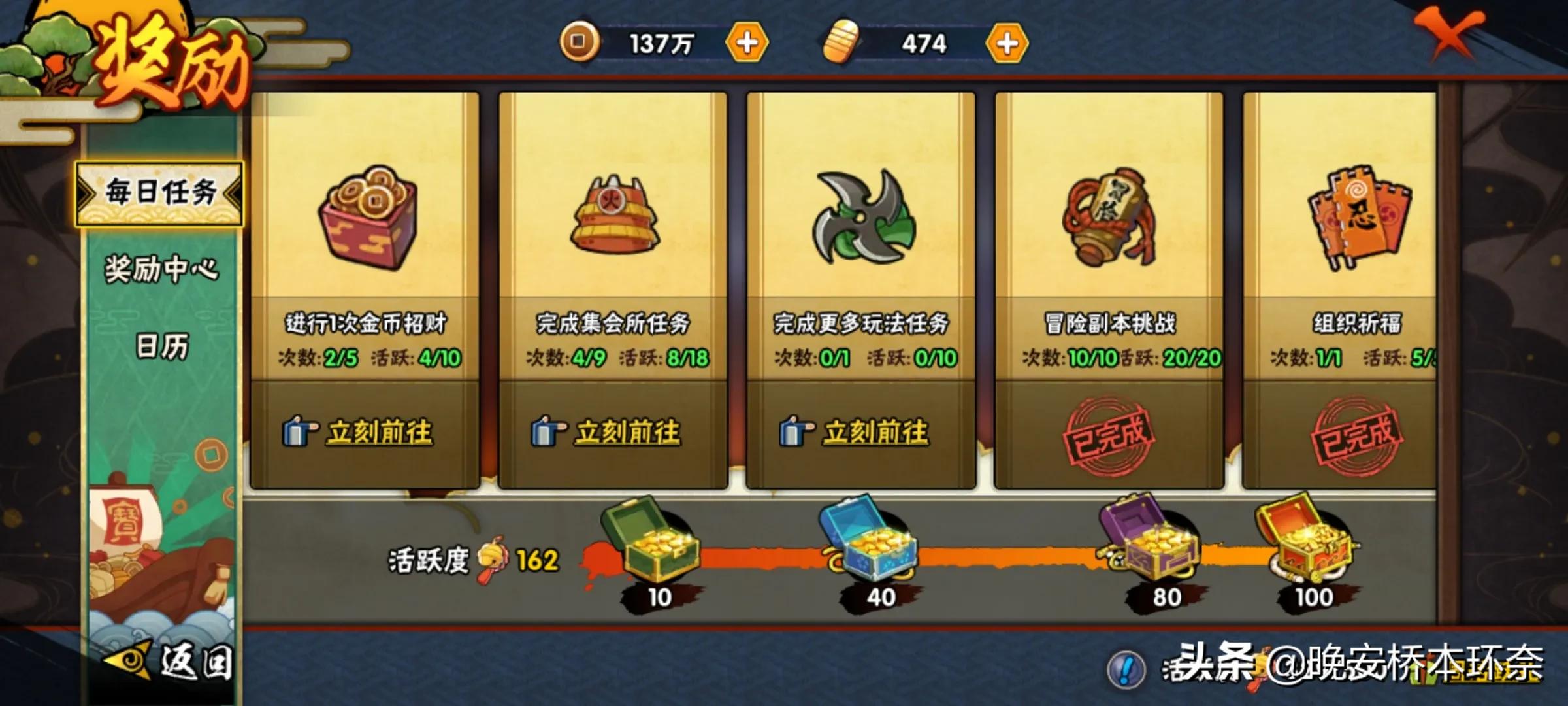Open the 日历 calendar tab
Viewport: 1568px width, 706px height.
pos(161,346)
